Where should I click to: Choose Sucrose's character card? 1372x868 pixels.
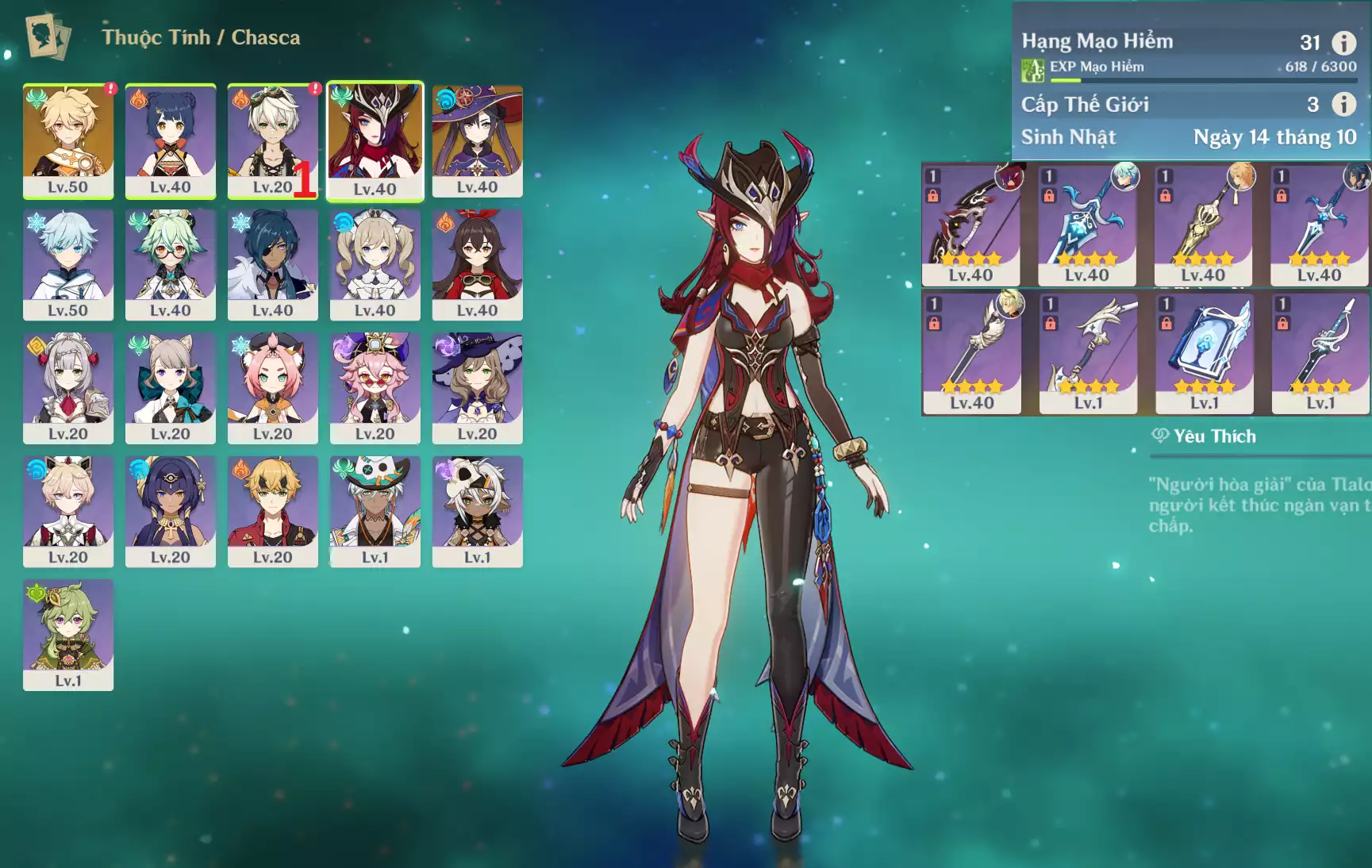pos(171,263)
